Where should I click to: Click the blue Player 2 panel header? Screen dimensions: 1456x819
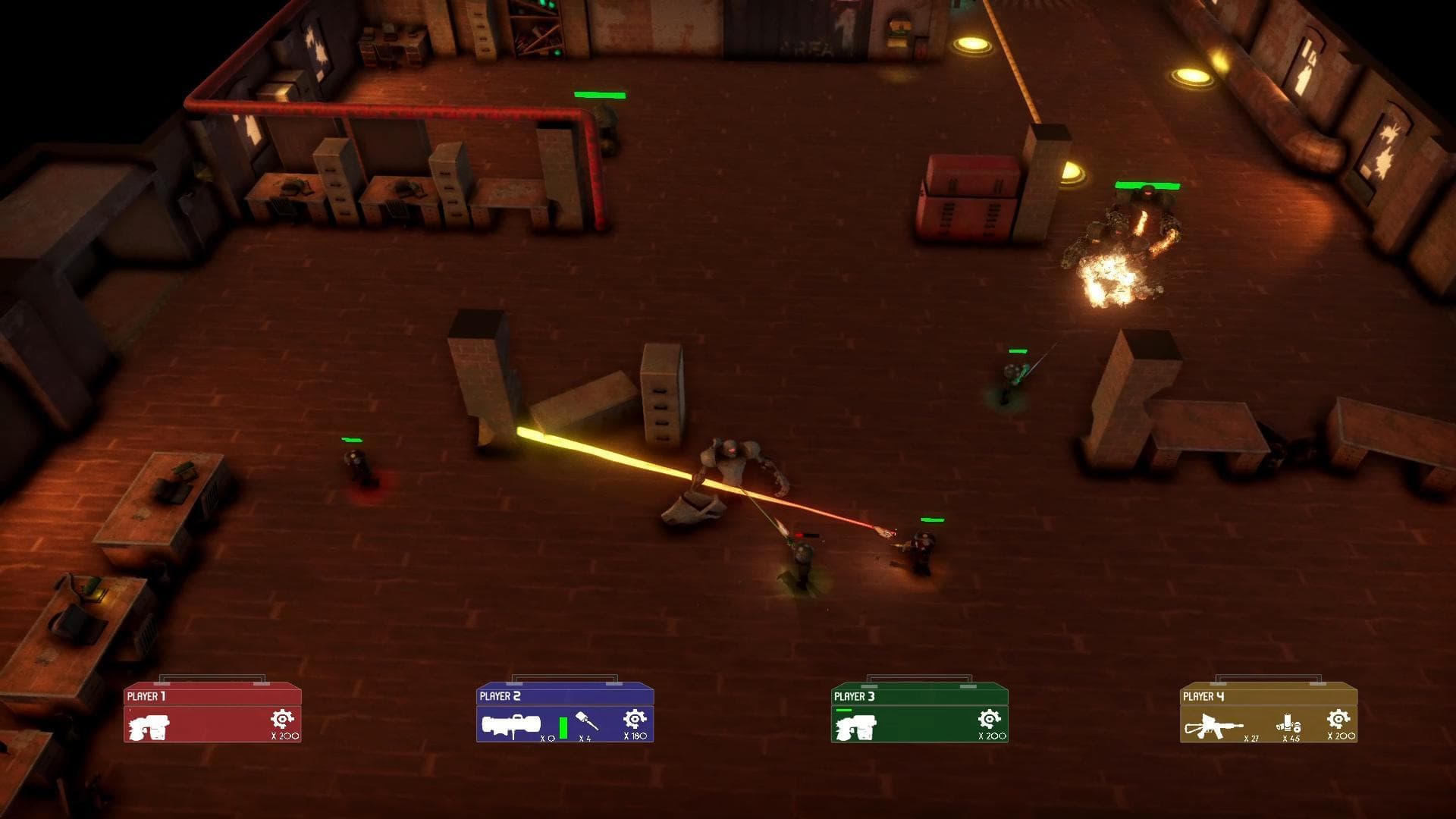click(x=565, y=695)
